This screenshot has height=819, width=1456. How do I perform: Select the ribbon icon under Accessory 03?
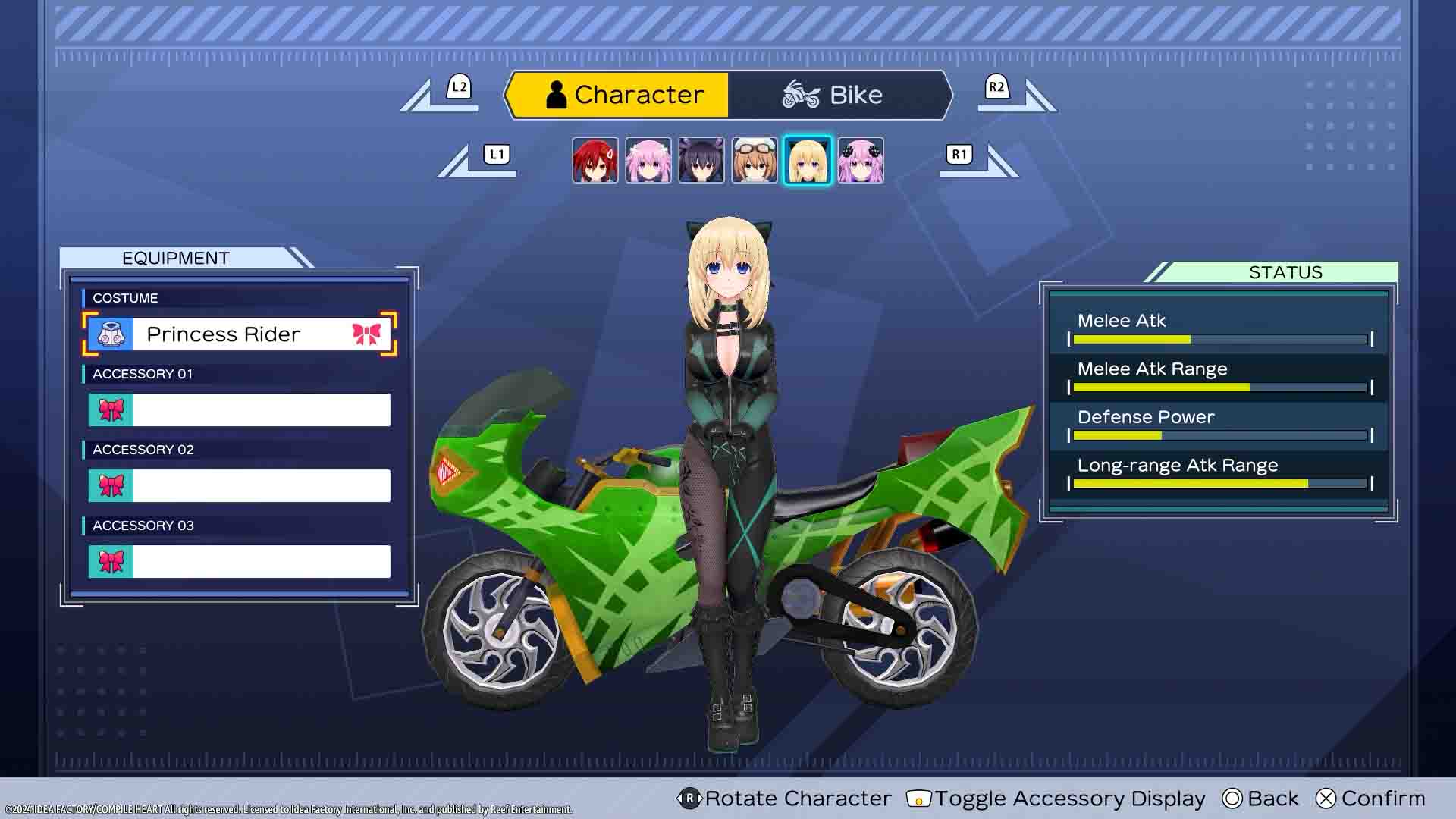coord(111,561)
